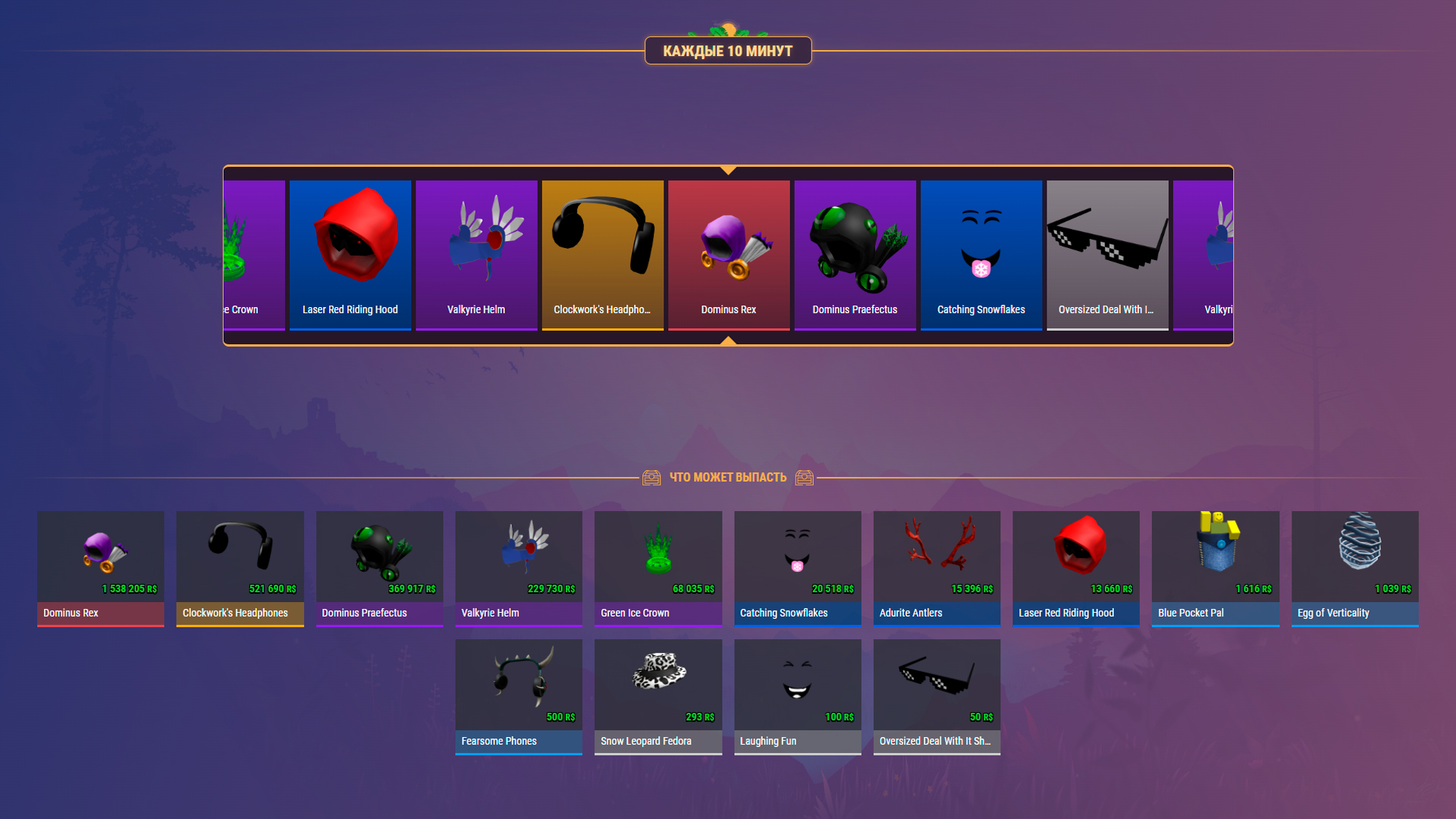Image resolution: width=1456 pixels, height=819 pixels.
Task: Open the Valkyrie Helm carousel slide
Action: click(x=476, y=256)
